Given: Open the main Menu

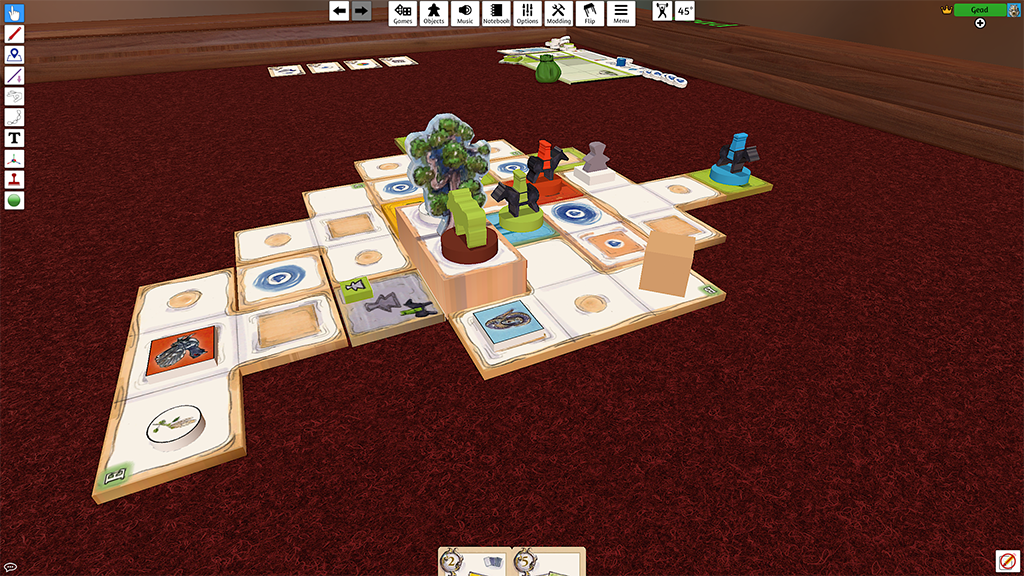Looking at the screenshot, I should coord(621,13).
